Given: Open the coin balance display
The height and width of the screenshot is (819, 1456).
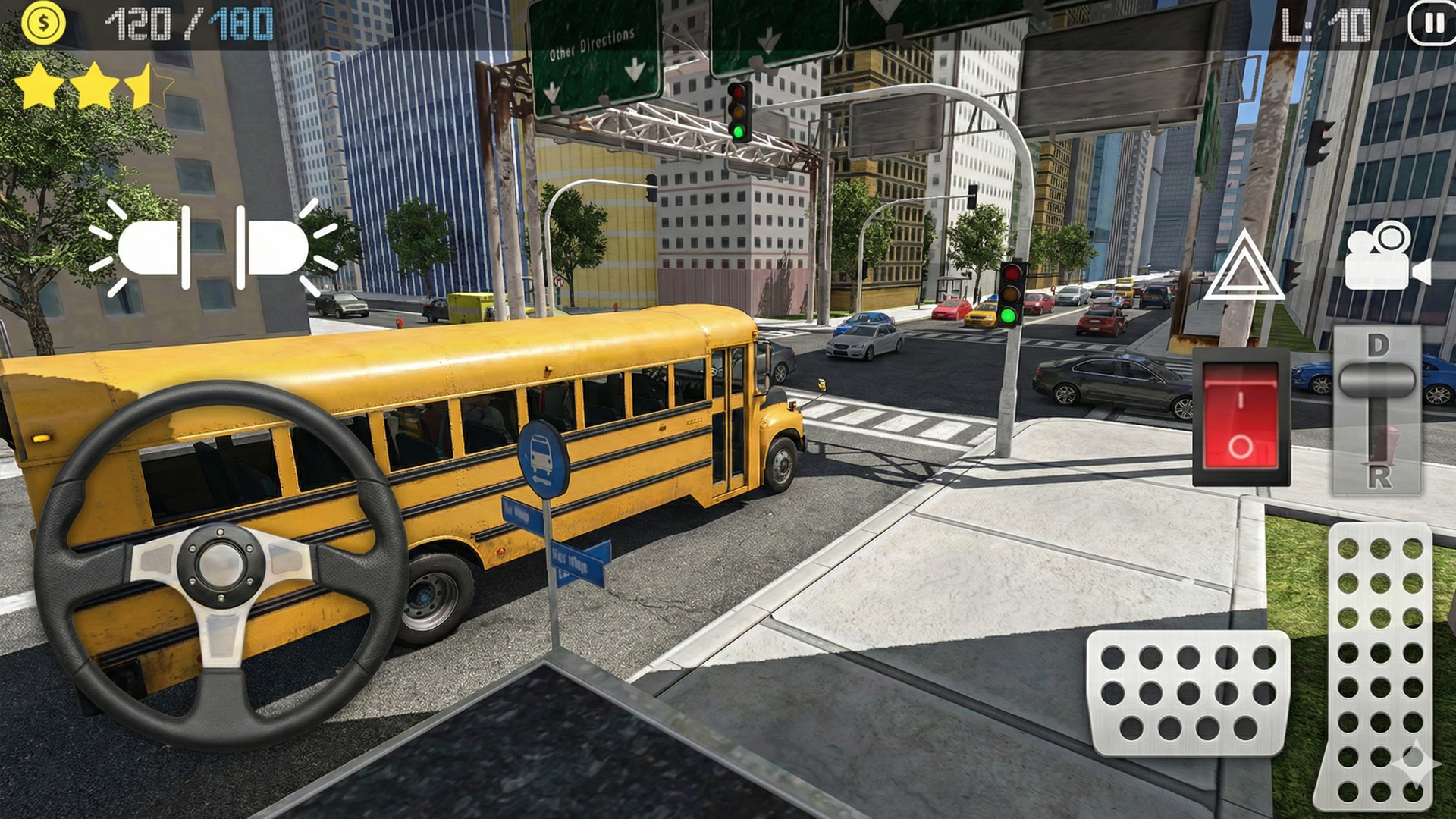Looking at the screenshot, I should pos(43,25).
